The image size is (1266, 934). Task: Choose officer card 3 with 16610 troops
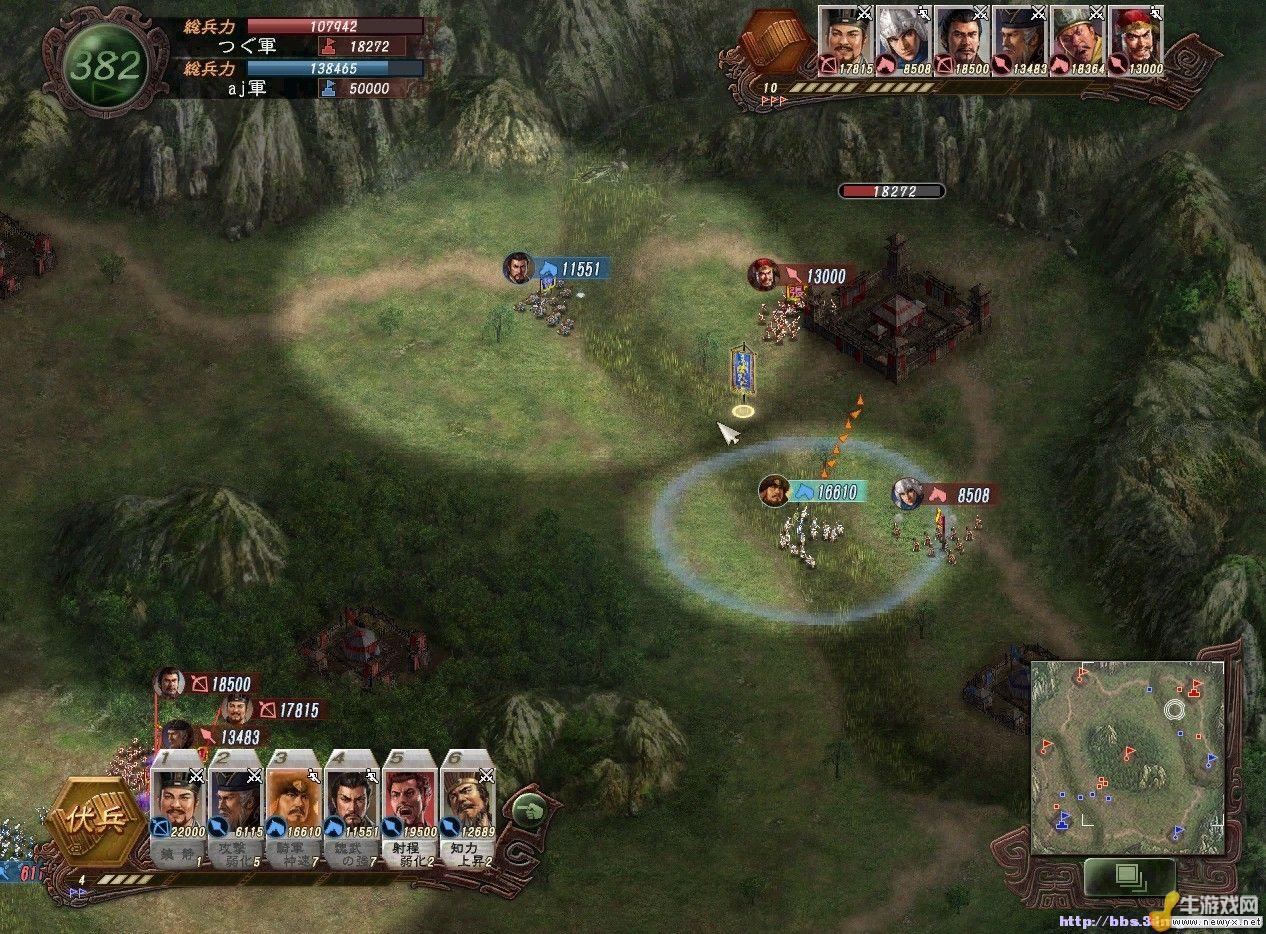pos(294,806)
